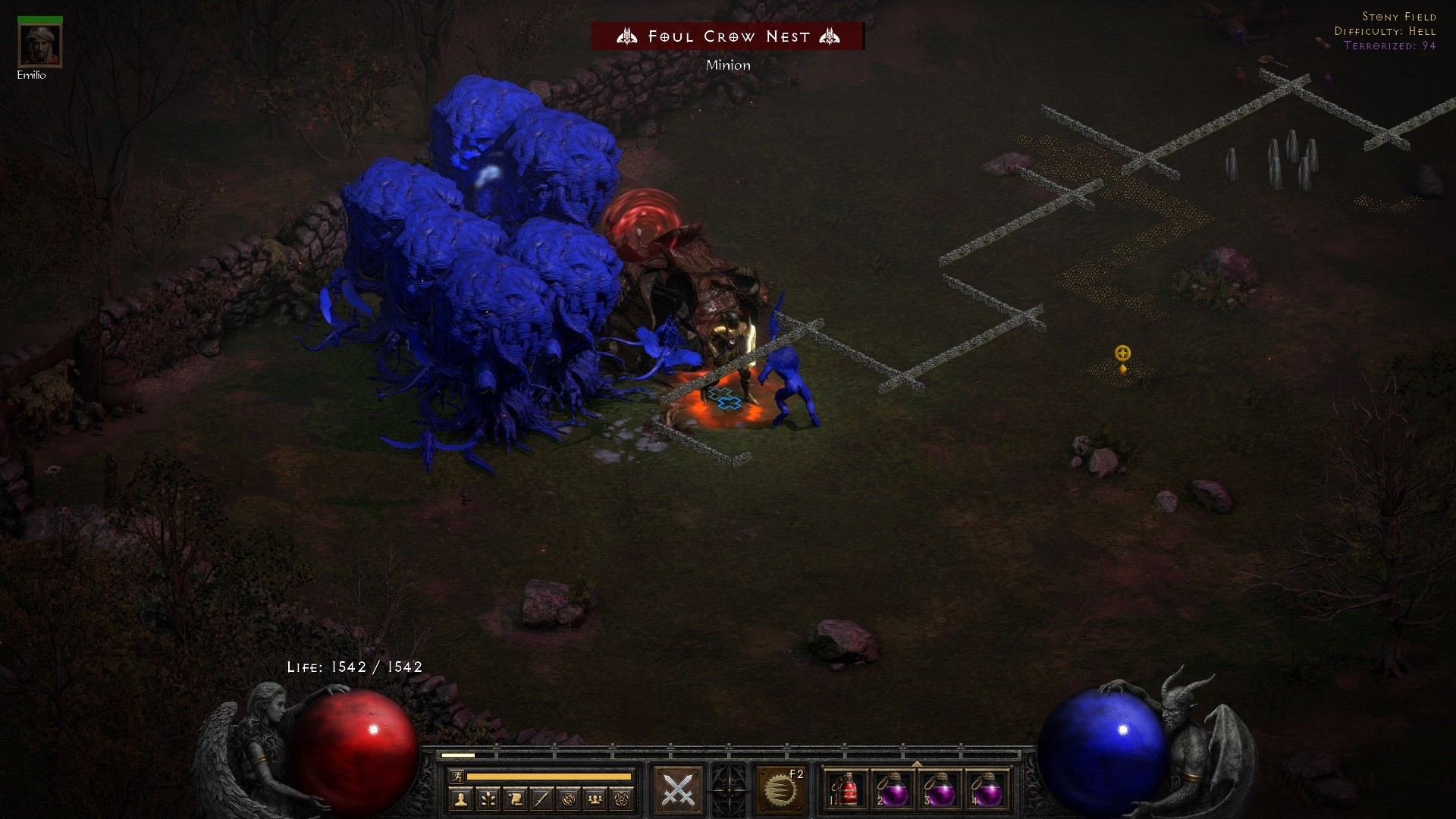Image resolution: width=1456 pixels, height=819 pixels.
Task: Toggle the run/walk button
Action: tap(456, 776)
